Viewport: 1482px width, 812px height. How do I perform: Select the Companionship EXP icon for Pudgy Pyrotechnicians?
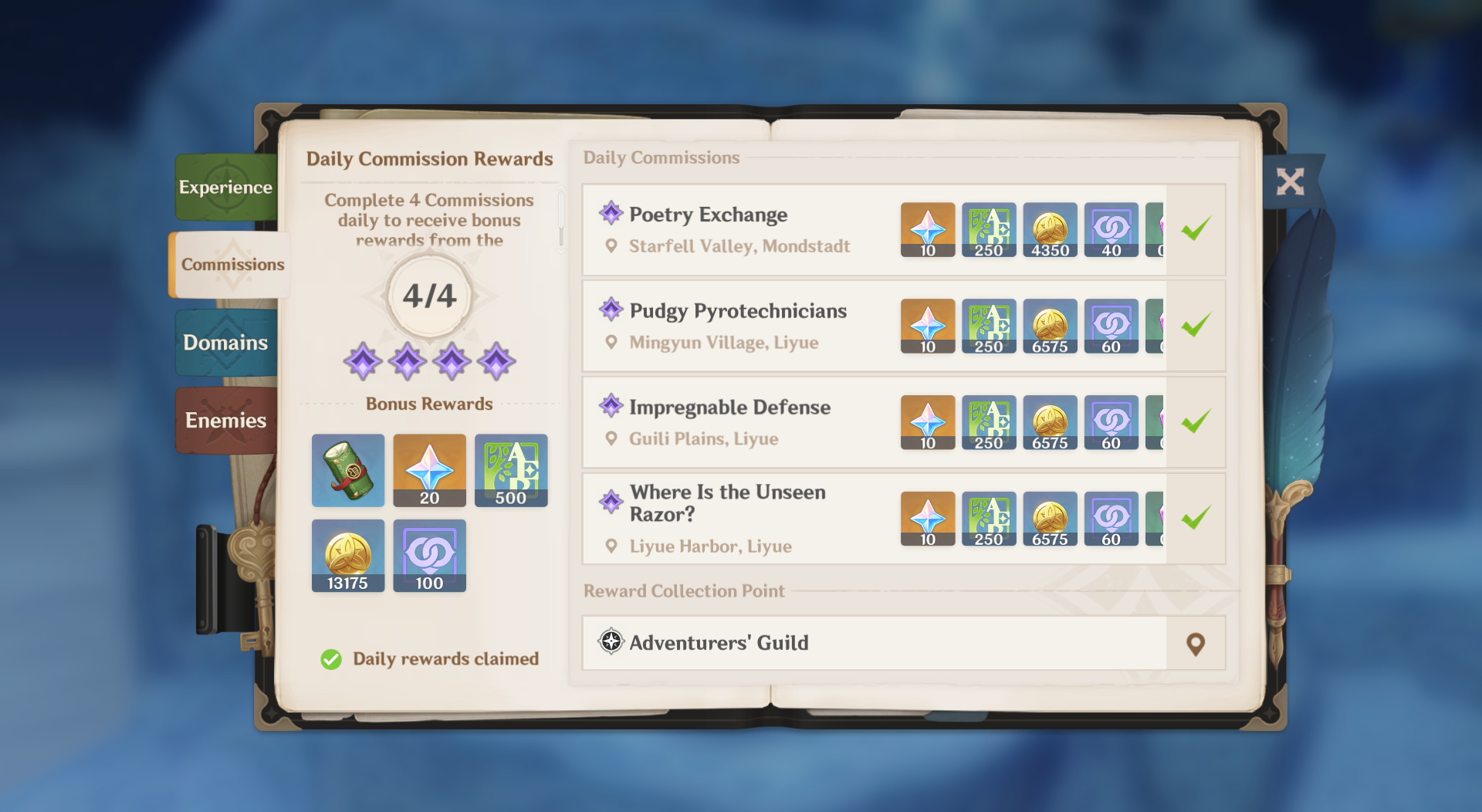pyautogui.click(x=1111, y=326)
